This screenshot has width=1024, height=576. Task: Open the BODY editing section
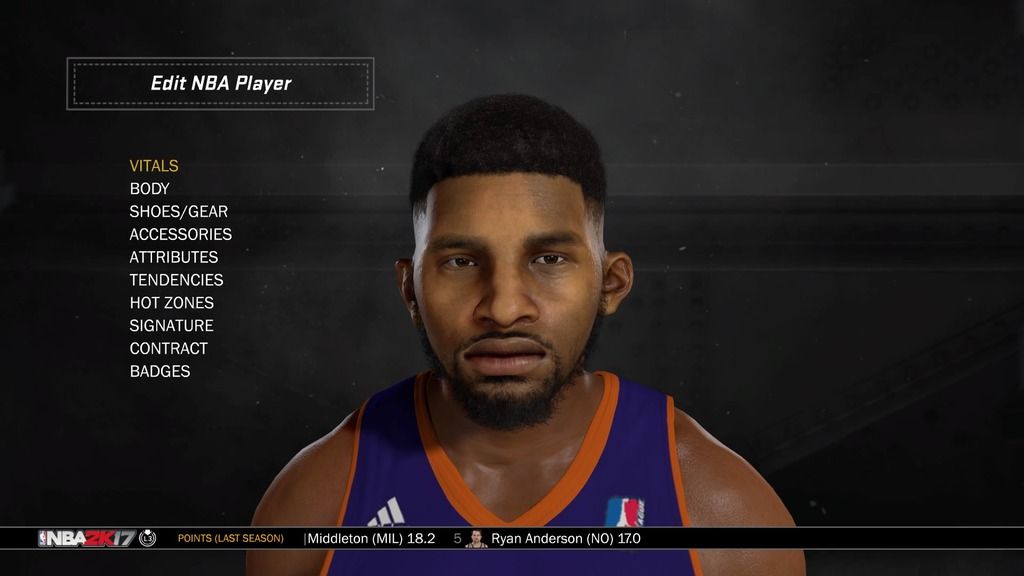[x=150, y=189]
